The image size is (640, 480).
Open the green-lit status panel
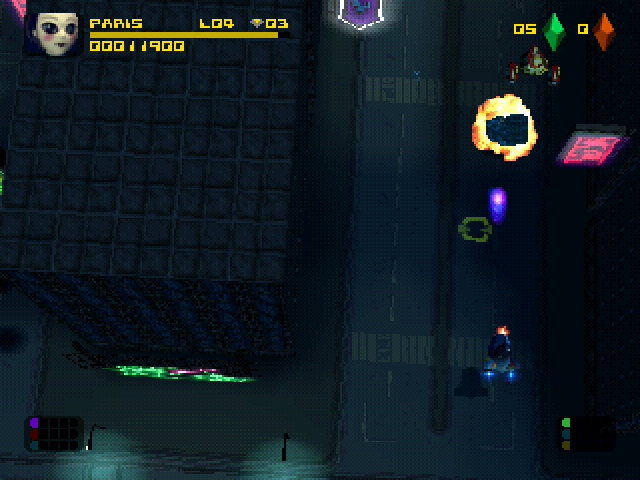click(x=586, y=433)
